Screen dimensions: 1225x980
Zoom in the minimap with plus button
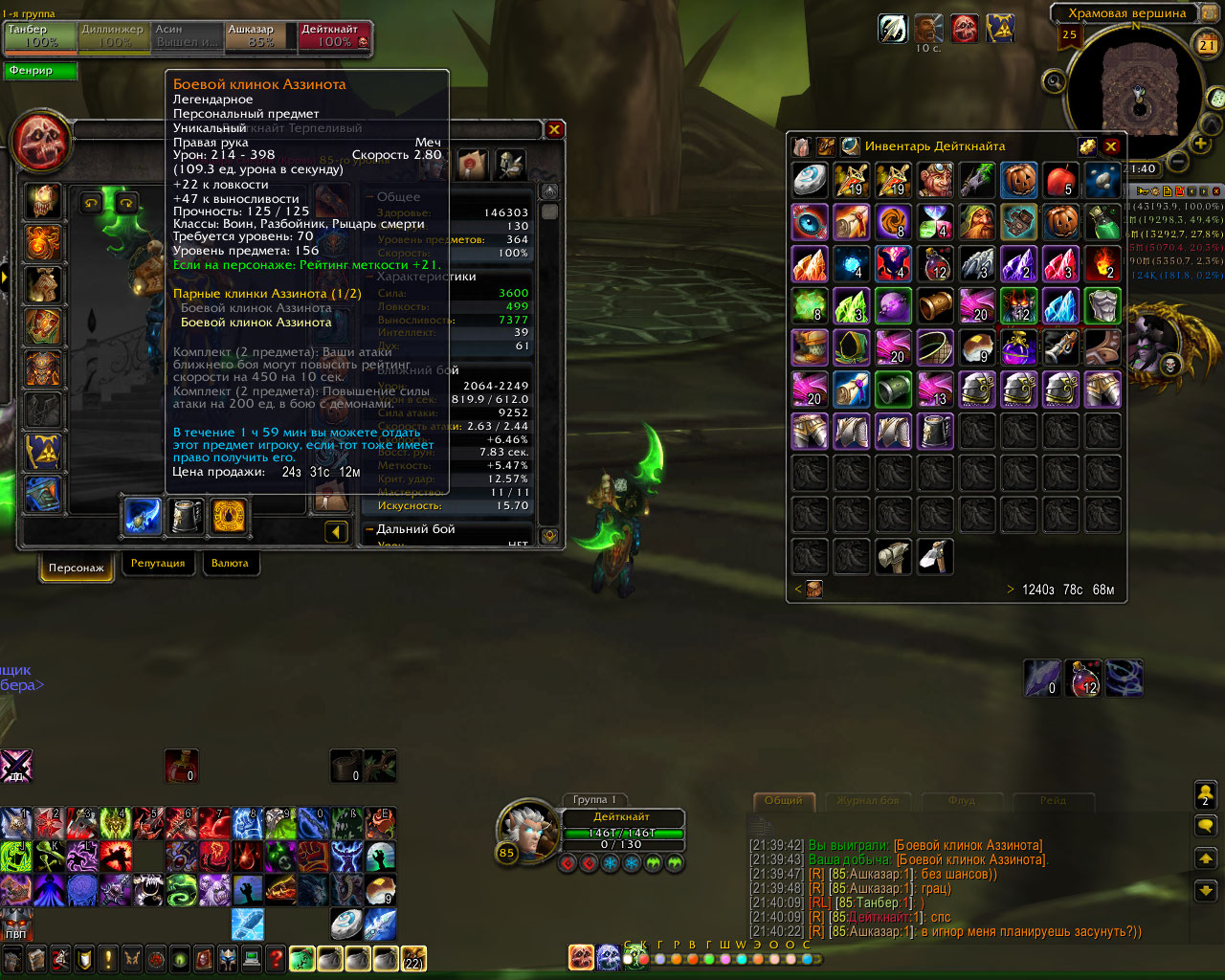(x=1200, y=145)
